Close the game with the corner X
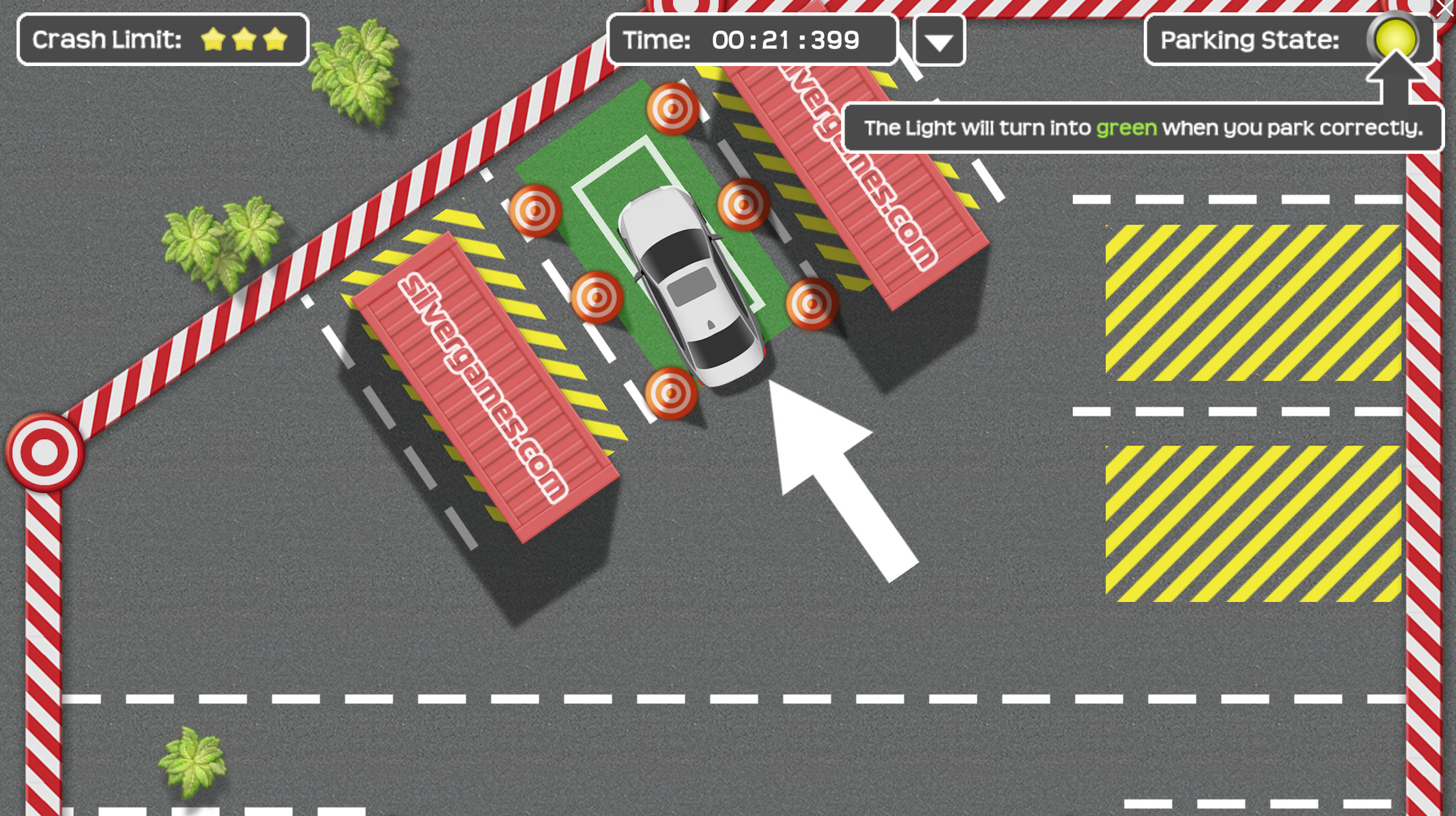1456x816 pixels. (1445, 9)
